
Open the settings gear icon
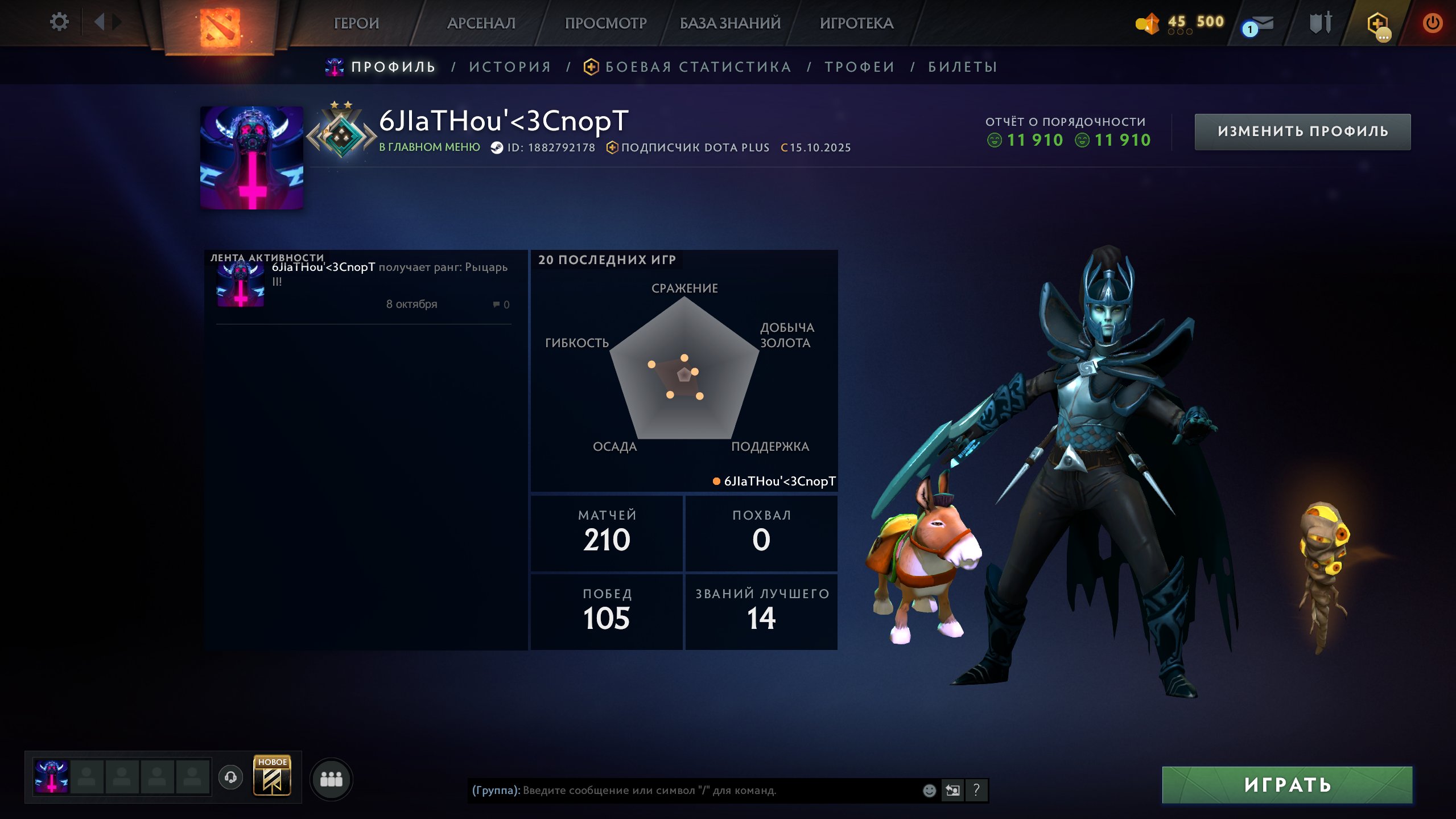pos(59,22)
